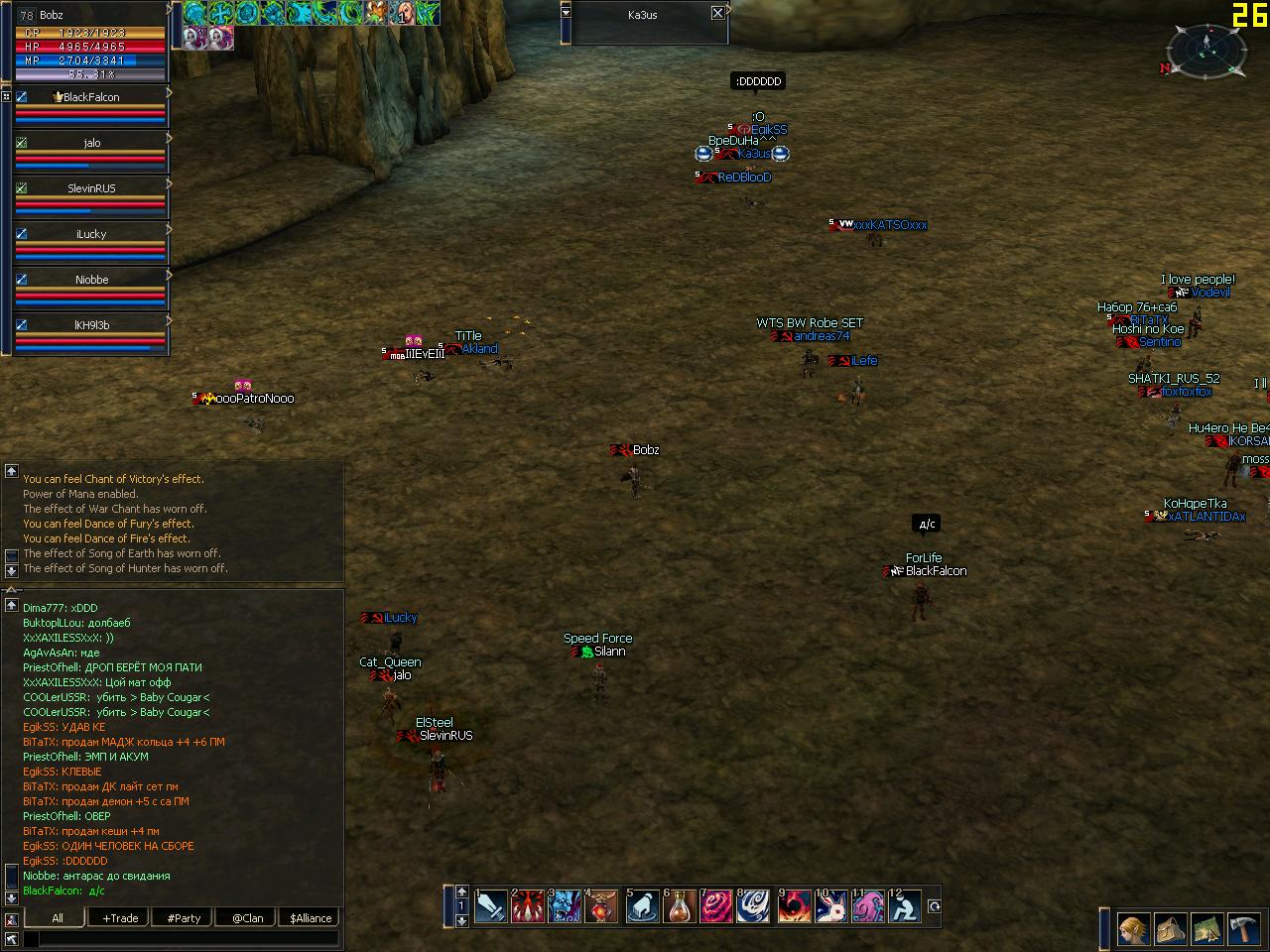
Task: Cast the white swirl skill in slot 8
Action: tap(755, 905)
